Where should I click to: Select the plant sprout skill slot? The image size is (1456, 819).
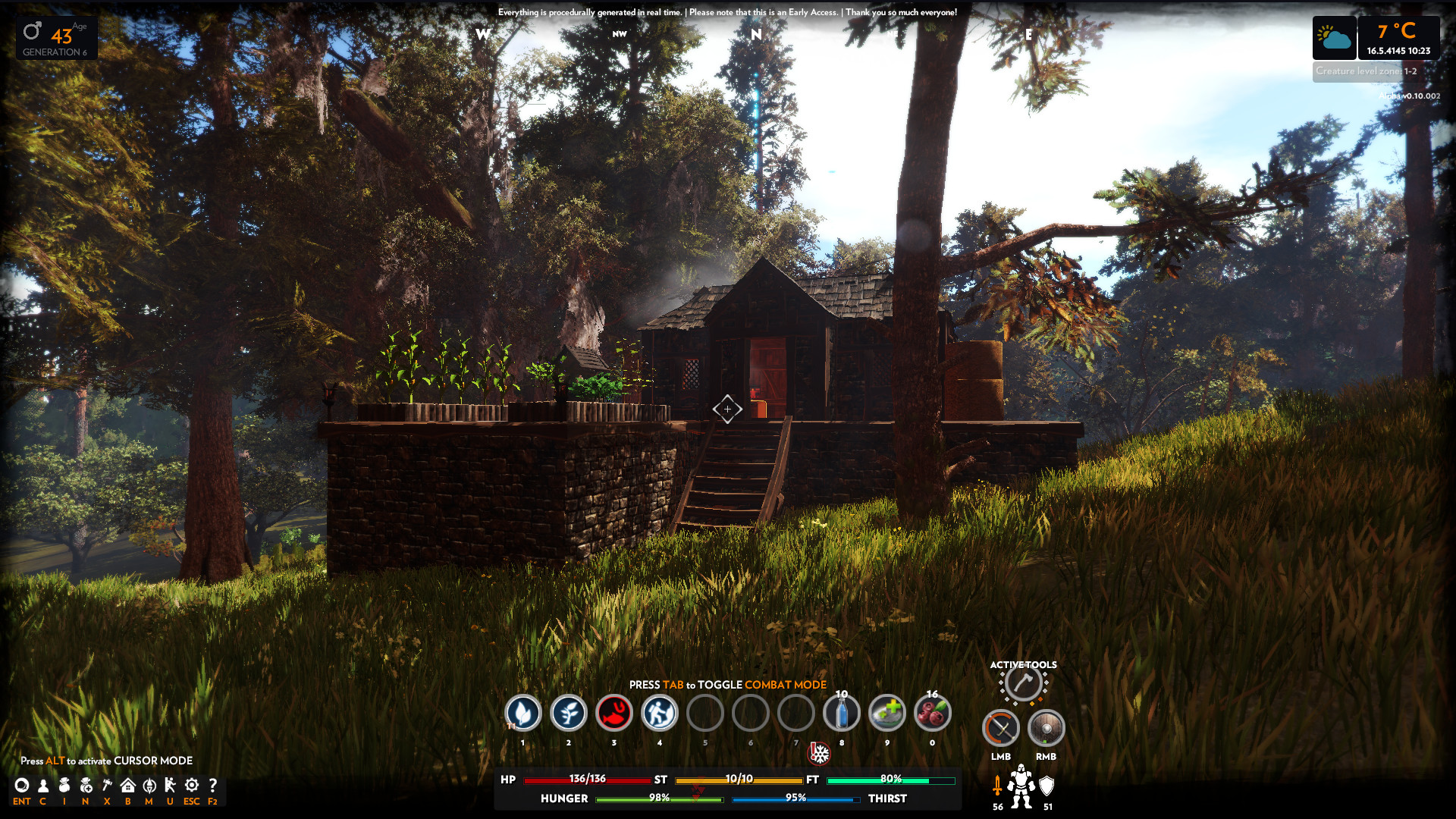coord(569,713)
